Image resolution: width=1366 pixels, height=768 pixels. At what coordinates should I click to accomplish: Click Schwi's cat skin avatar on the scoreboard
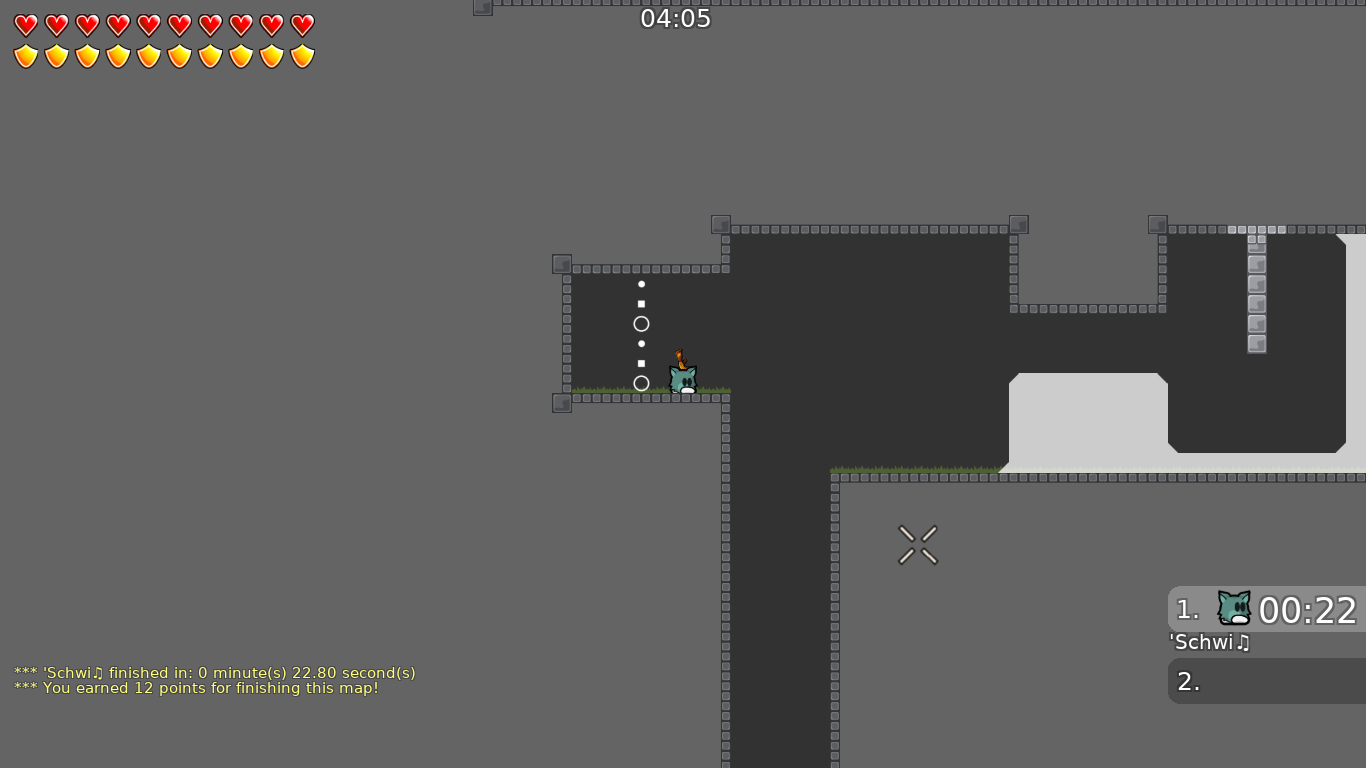click(1233, 608)
